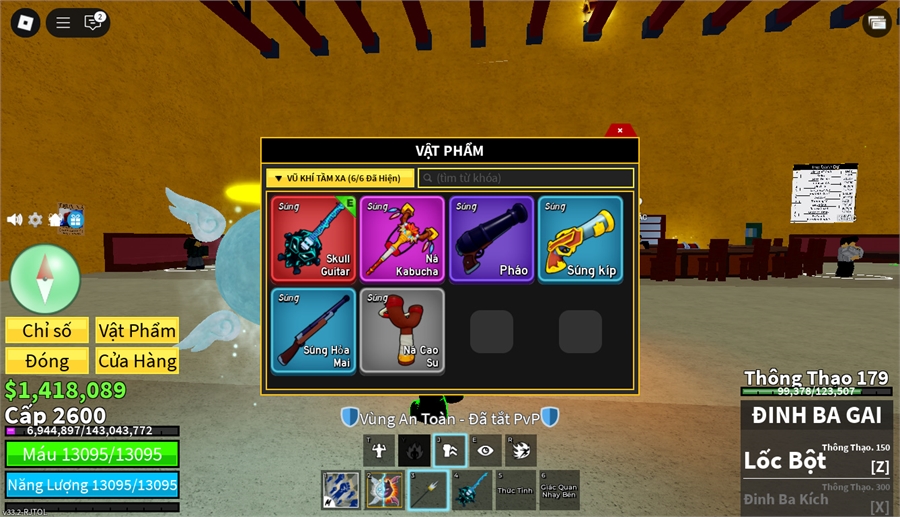
Task: Click the Đóng button
Action: point(47,361)
